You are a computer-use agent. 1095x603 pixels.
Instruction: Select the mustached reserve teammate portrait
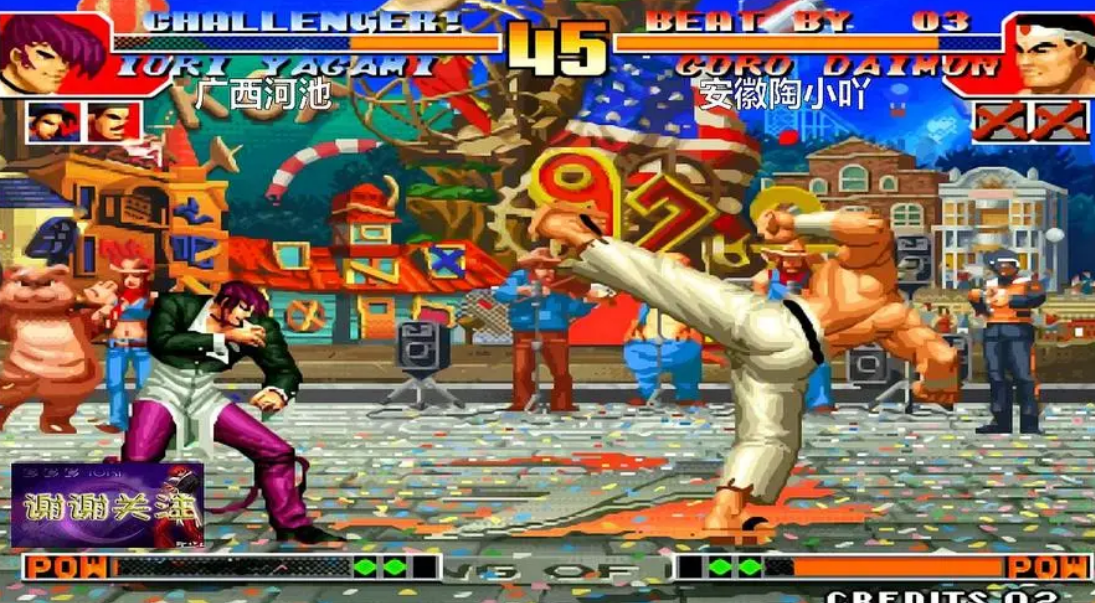[x=114, y=122]
